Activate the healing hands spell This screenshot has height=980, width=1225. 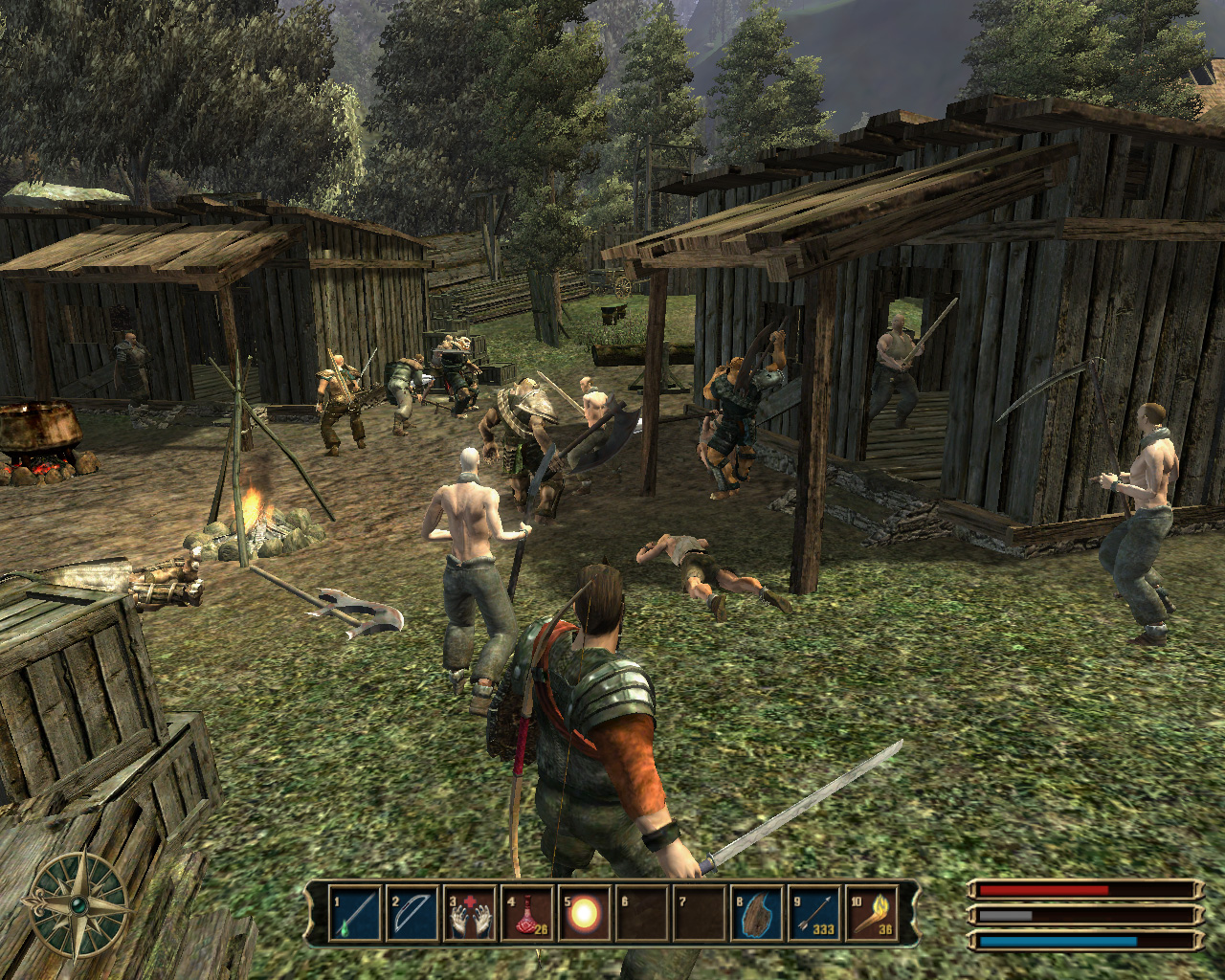coord(470,914)
